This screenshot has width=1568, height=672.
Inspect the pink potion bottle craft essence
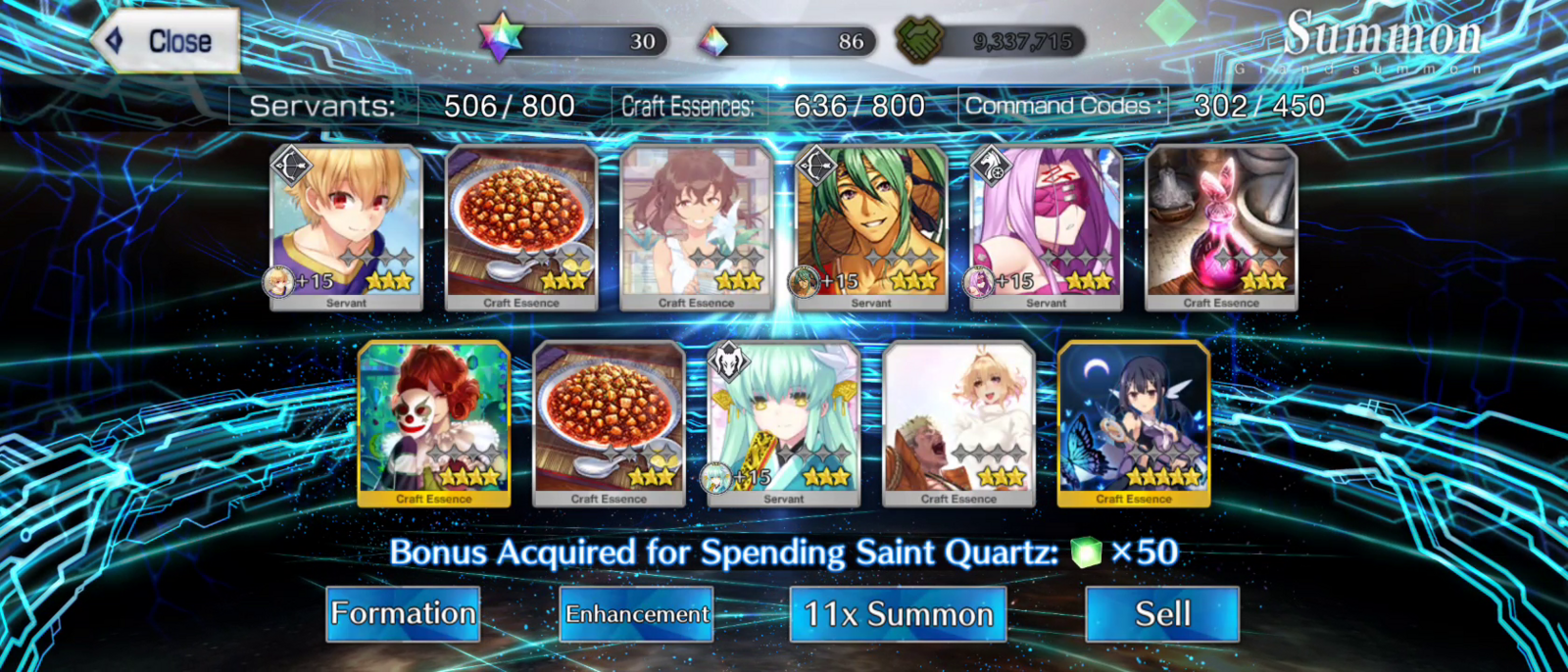coord(1221,227)
